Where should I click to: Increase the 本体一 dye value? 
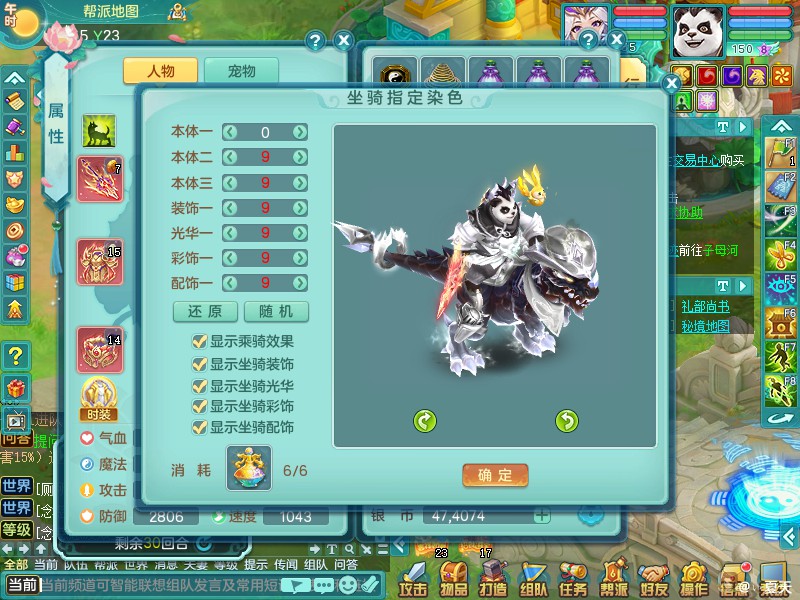pos(300,132)
